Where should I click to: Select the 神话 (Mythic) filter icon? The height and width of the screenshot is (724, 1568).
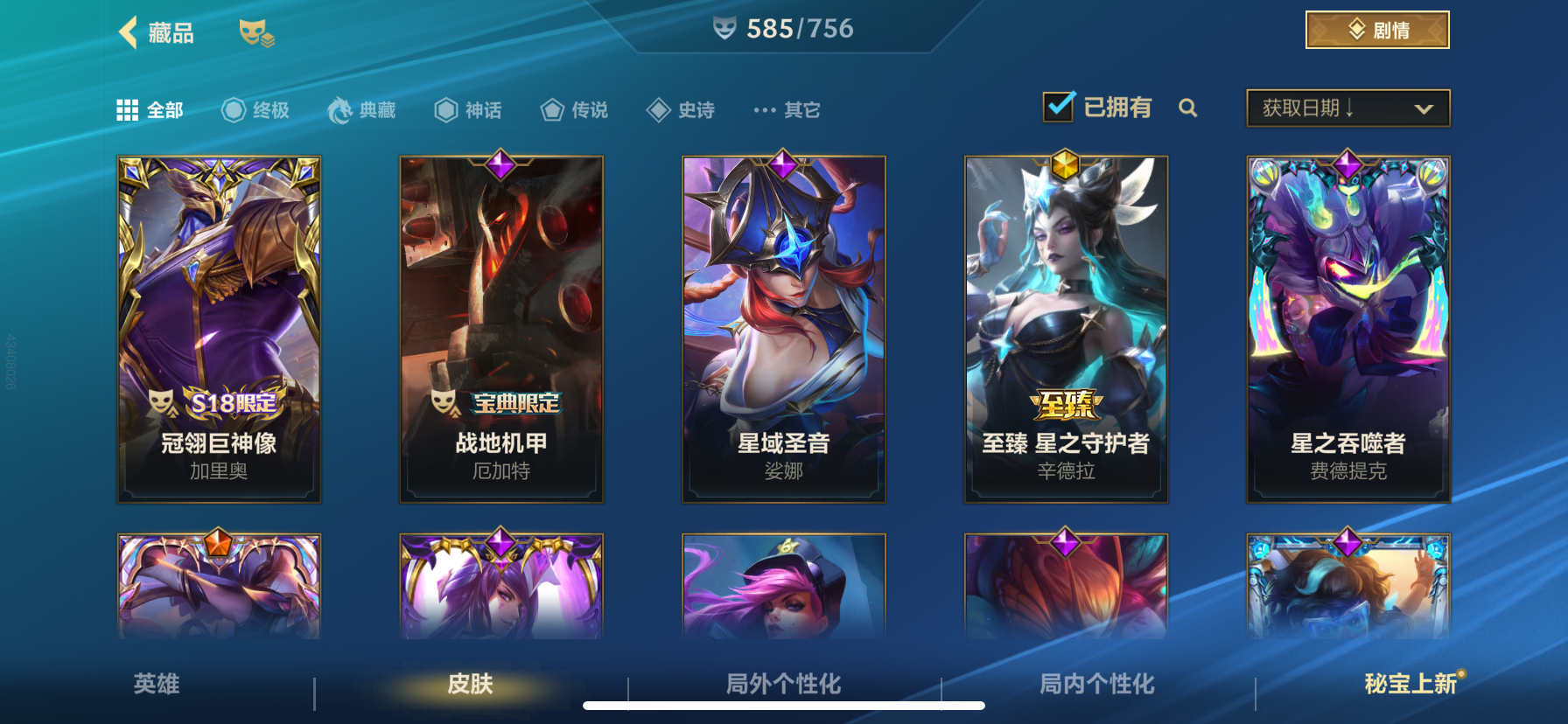point(444,109)
